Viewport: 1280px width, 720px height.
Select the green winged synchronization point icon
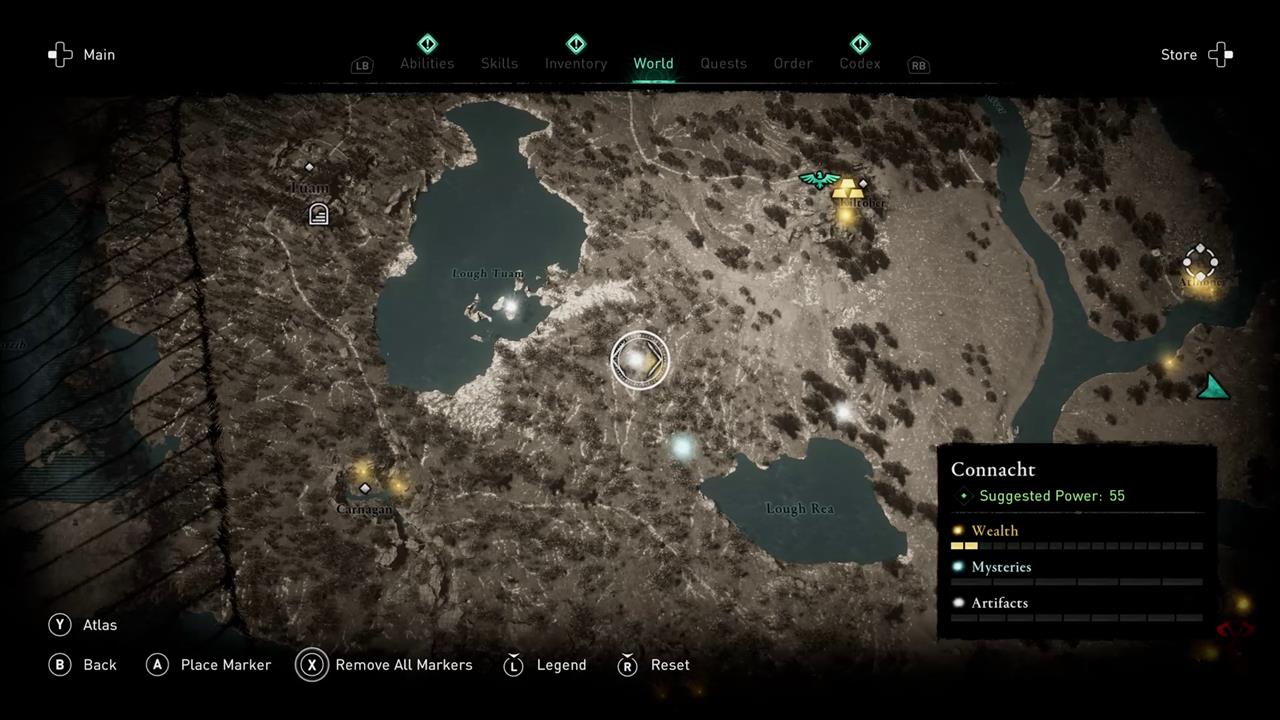click(819, 179)
